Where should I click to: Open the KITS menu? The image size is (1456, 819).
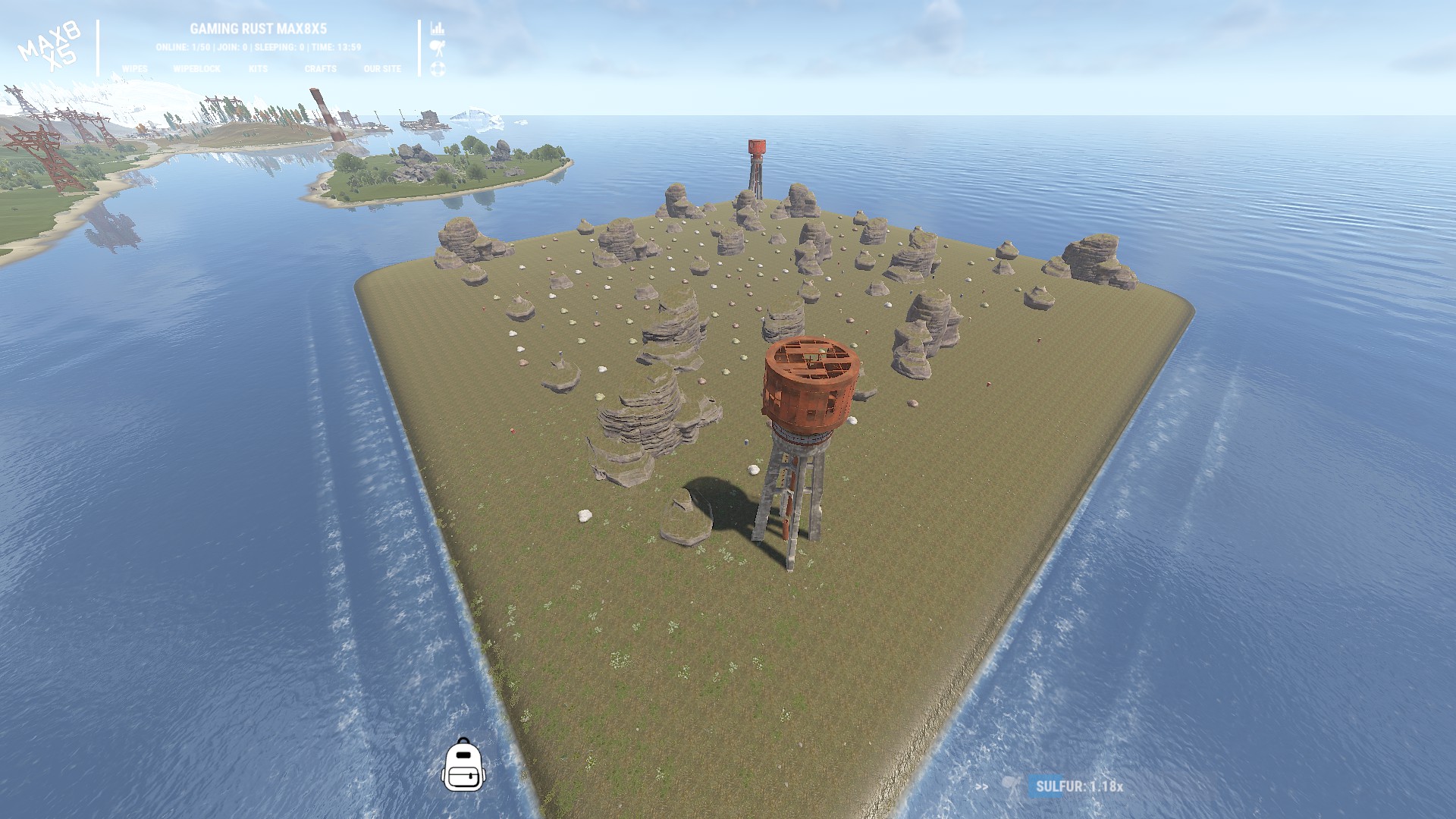tap(258, 69)
